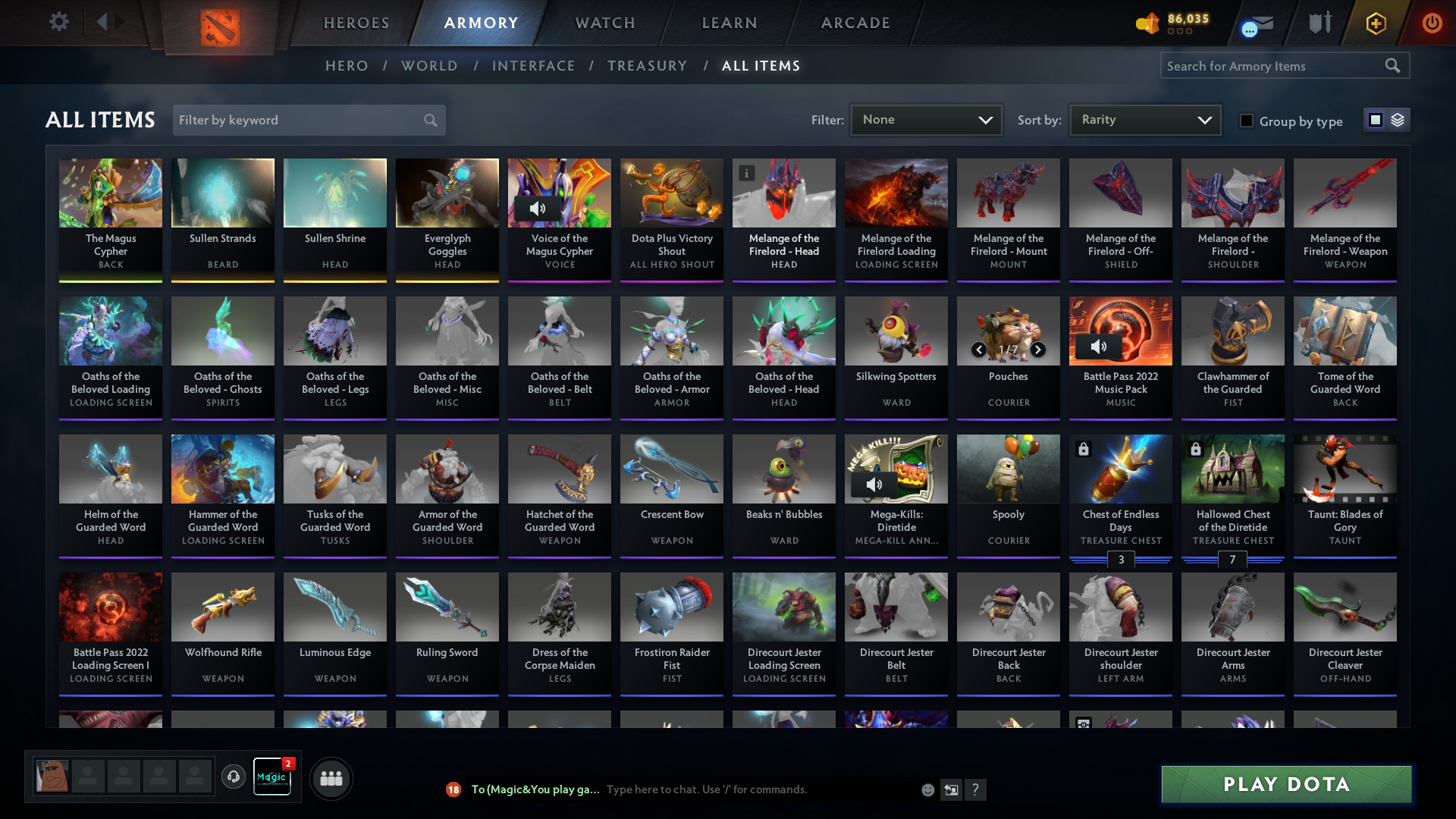Open the armory shield and sword icon
Viewport: 1456px width, 819px height.
point(1318,23)
